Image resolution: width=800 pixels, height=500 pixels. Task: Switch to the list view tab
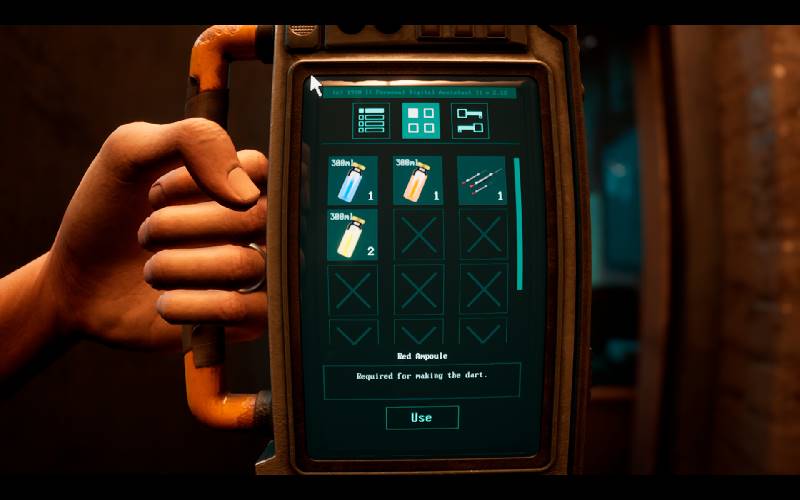point(371,121)
